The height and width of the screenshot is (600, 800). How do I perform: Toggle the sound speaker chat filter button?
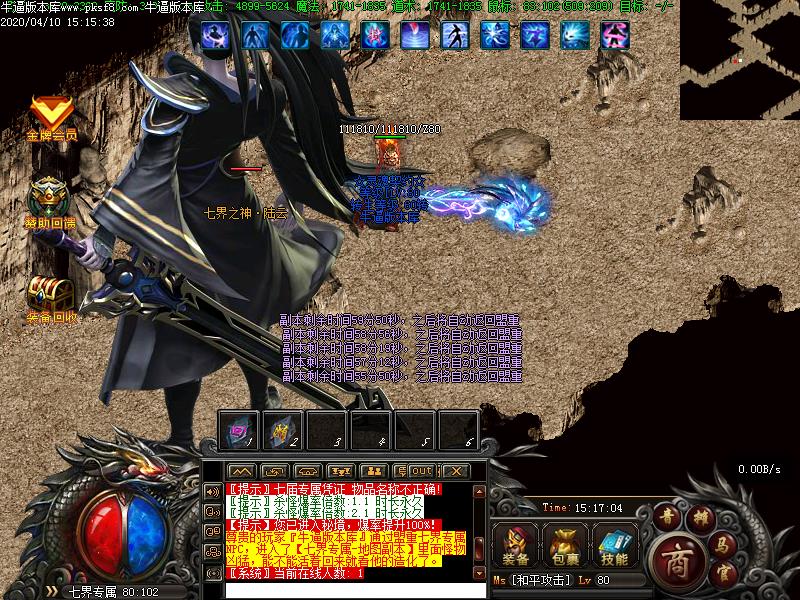click(211, 491)
